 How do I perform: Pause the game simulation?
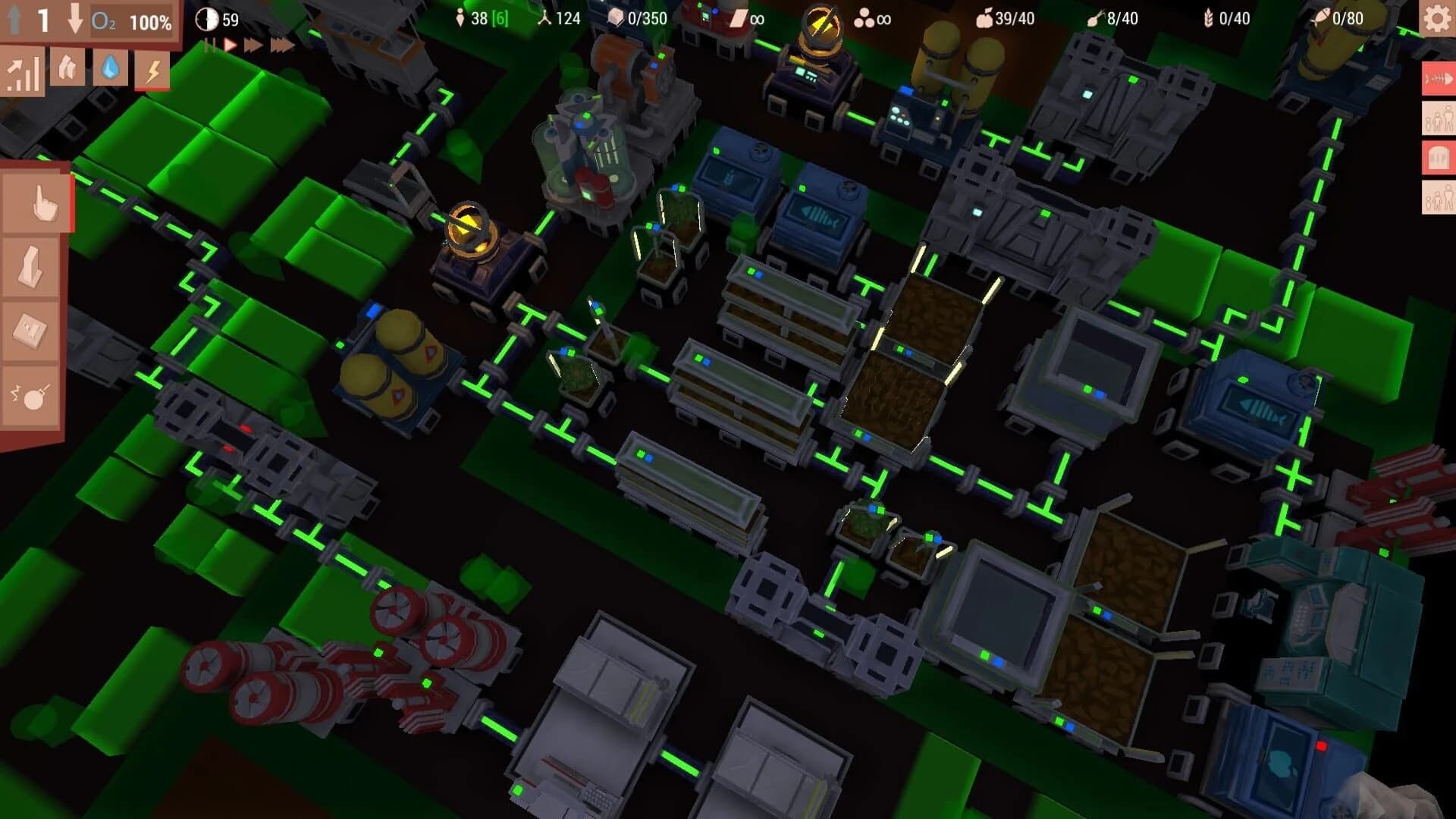tap(211, 43)
